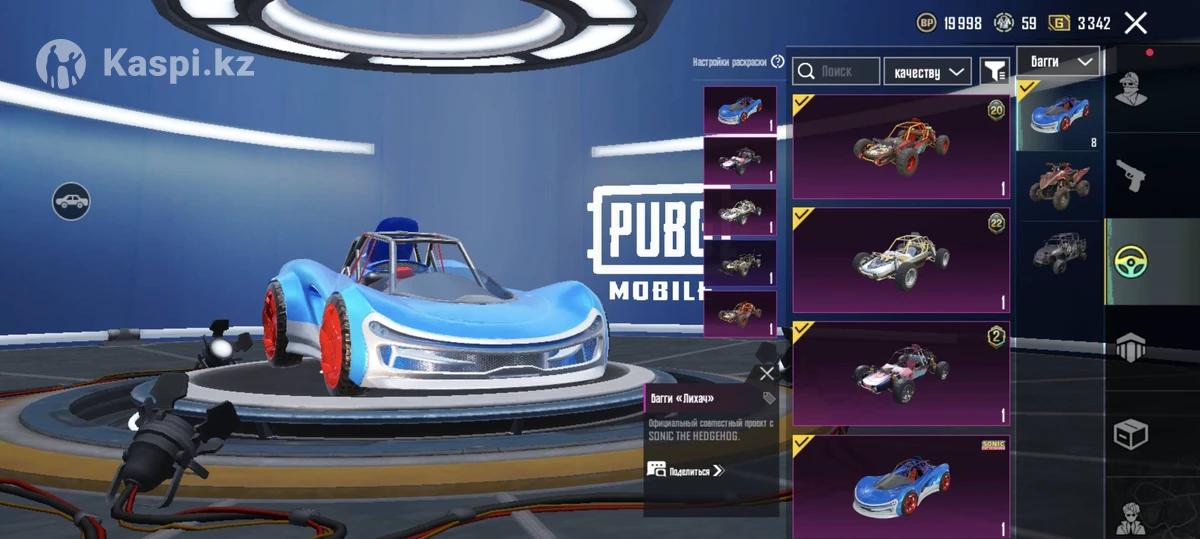The height and width of the screenshot is (539, 1200).
Task: Close the Багги «Лихач» info popup
Action: point(766,373)
